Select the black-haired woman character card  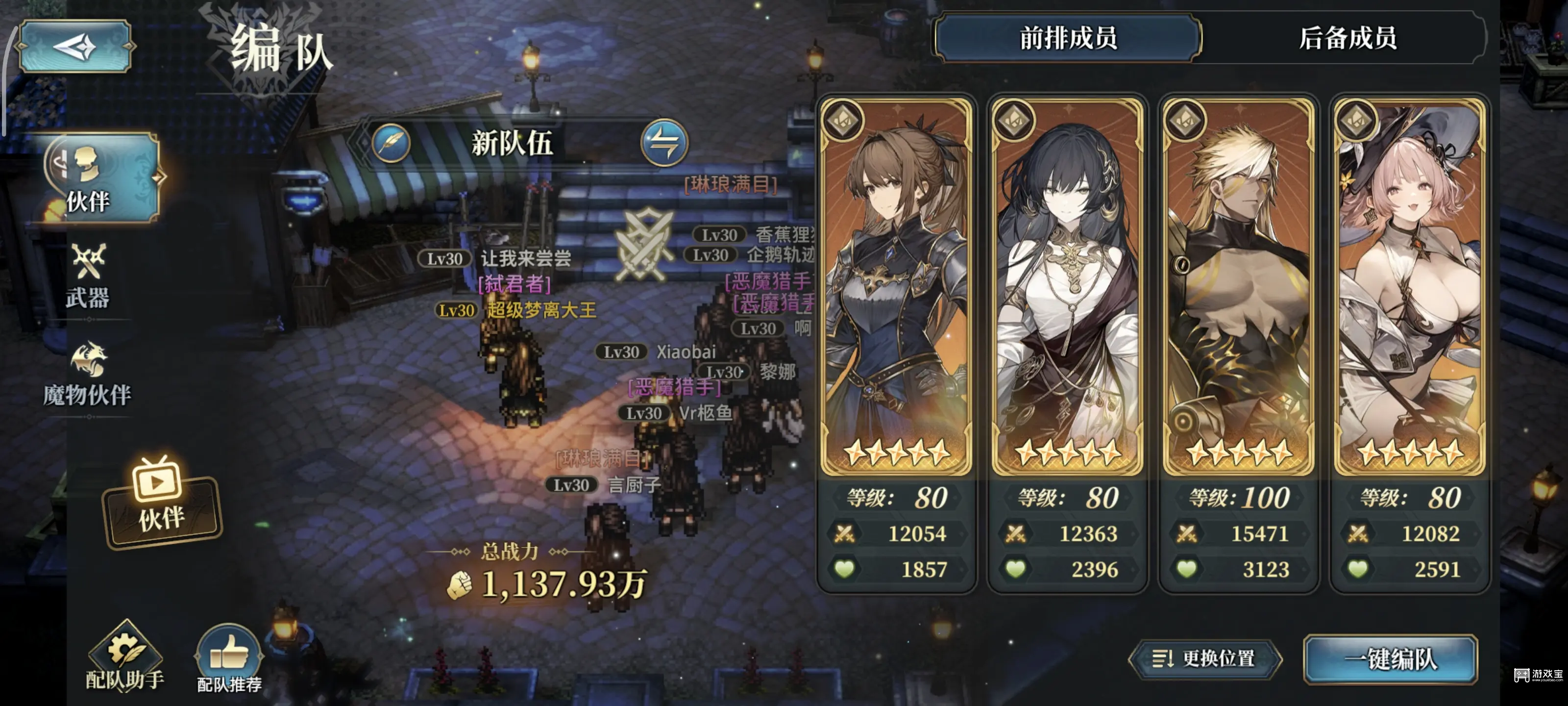pos(1067,286)
